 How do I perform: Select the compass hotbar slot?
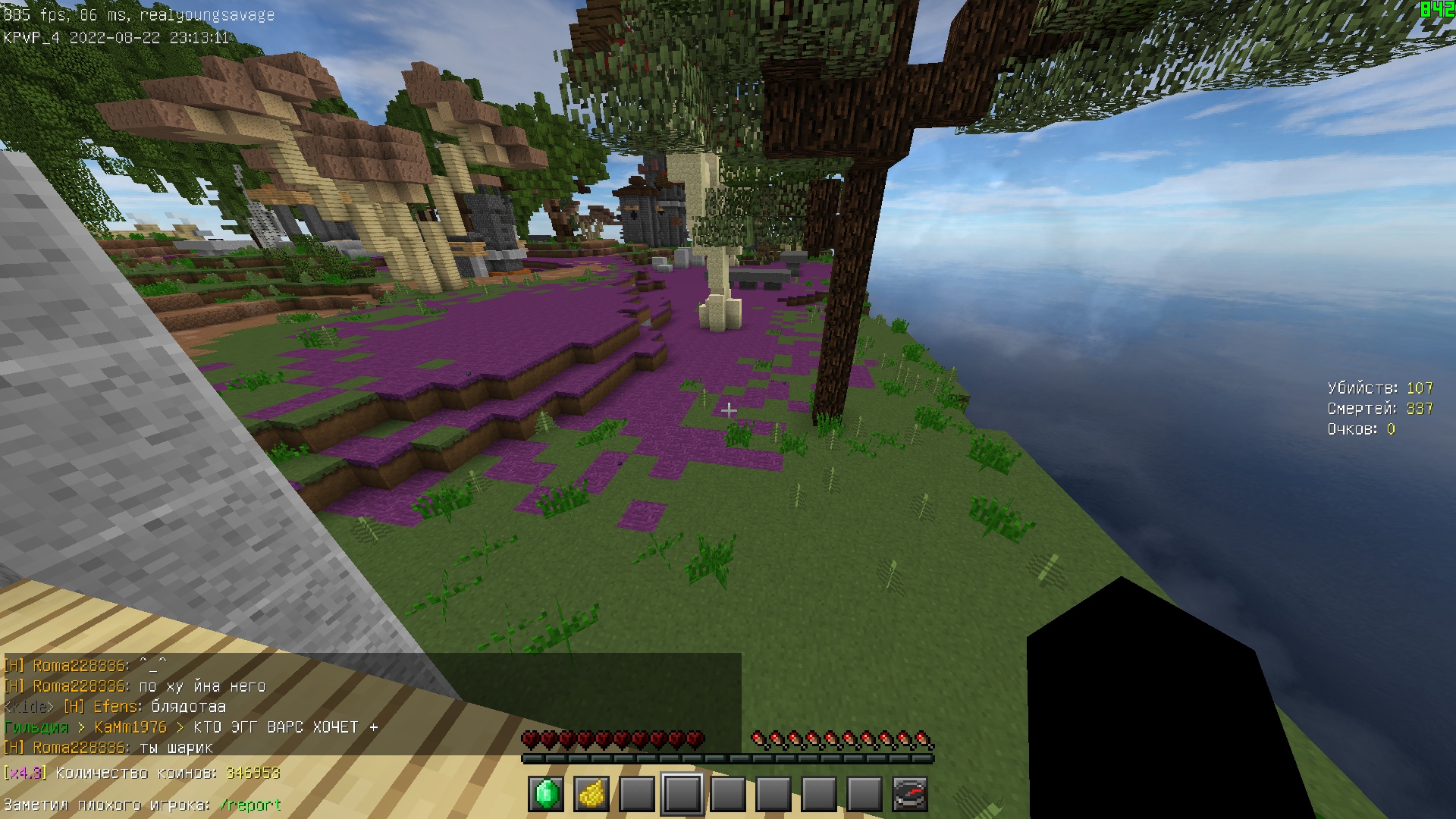pyautogui.click(x=910, y=794)
